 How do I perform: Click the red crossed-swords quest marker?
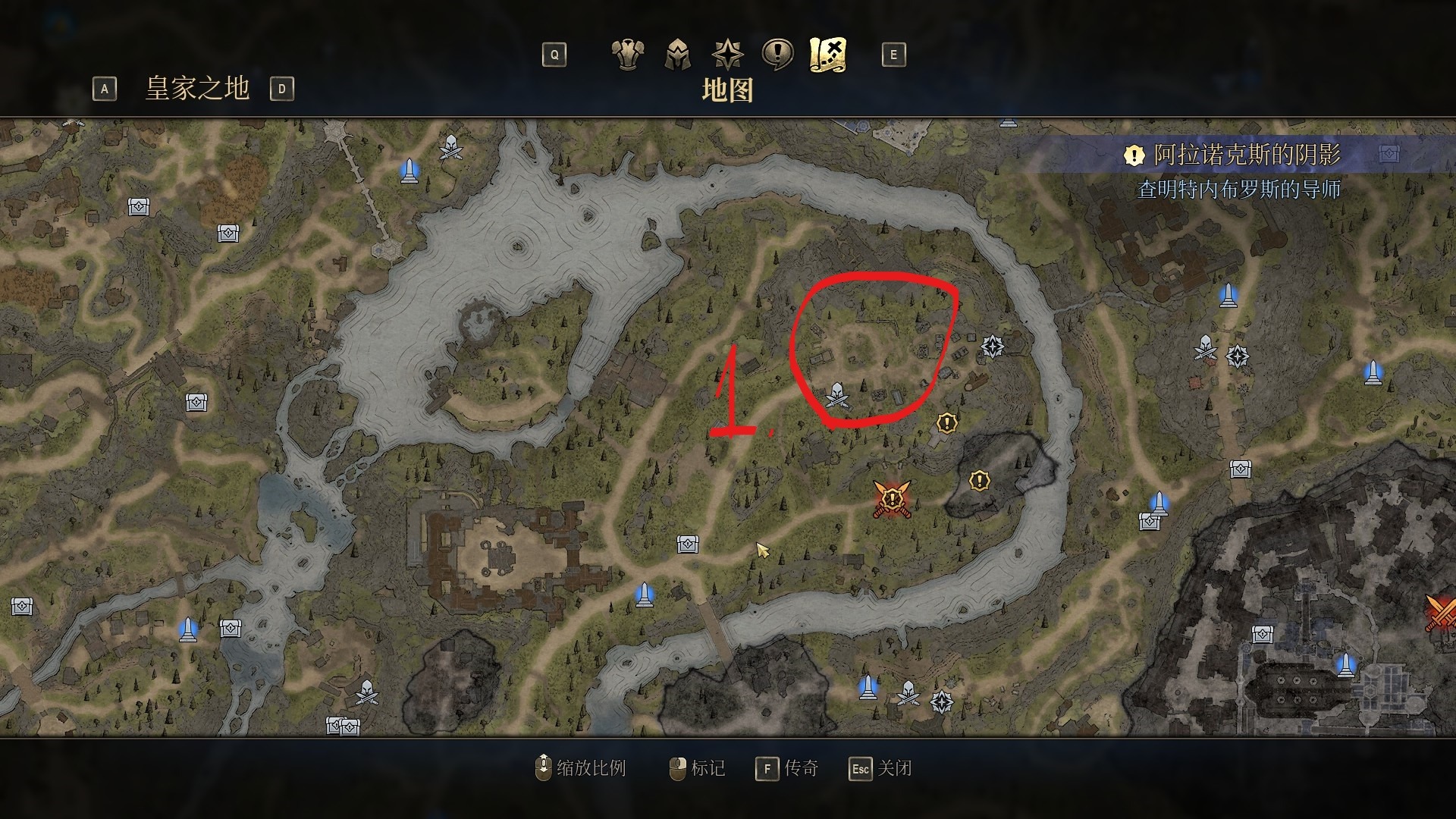tap(892, 499)
